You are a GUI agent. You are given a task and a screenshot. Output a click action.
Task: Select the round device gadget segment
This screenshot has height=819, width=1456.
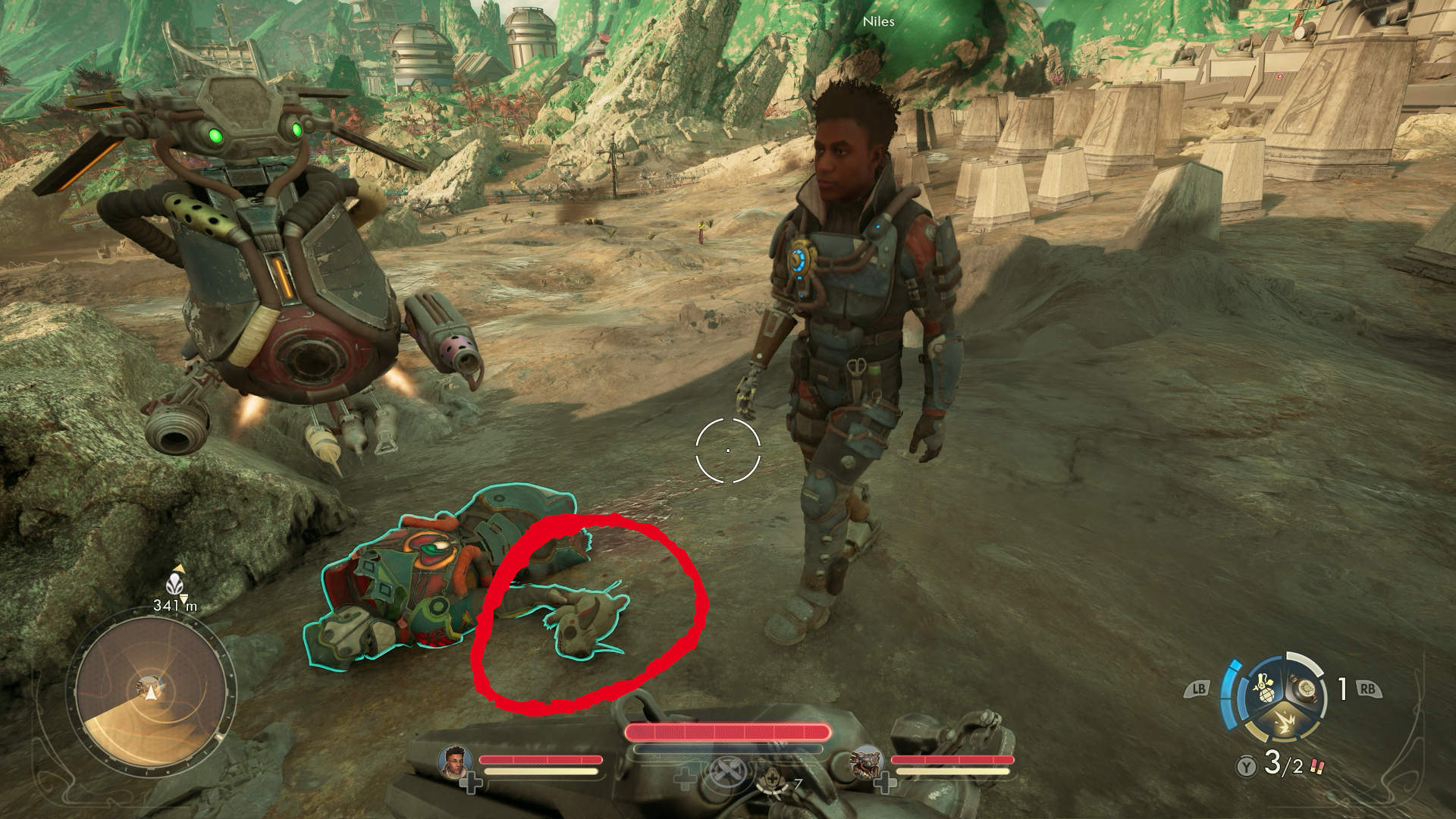pos(1305,688)
